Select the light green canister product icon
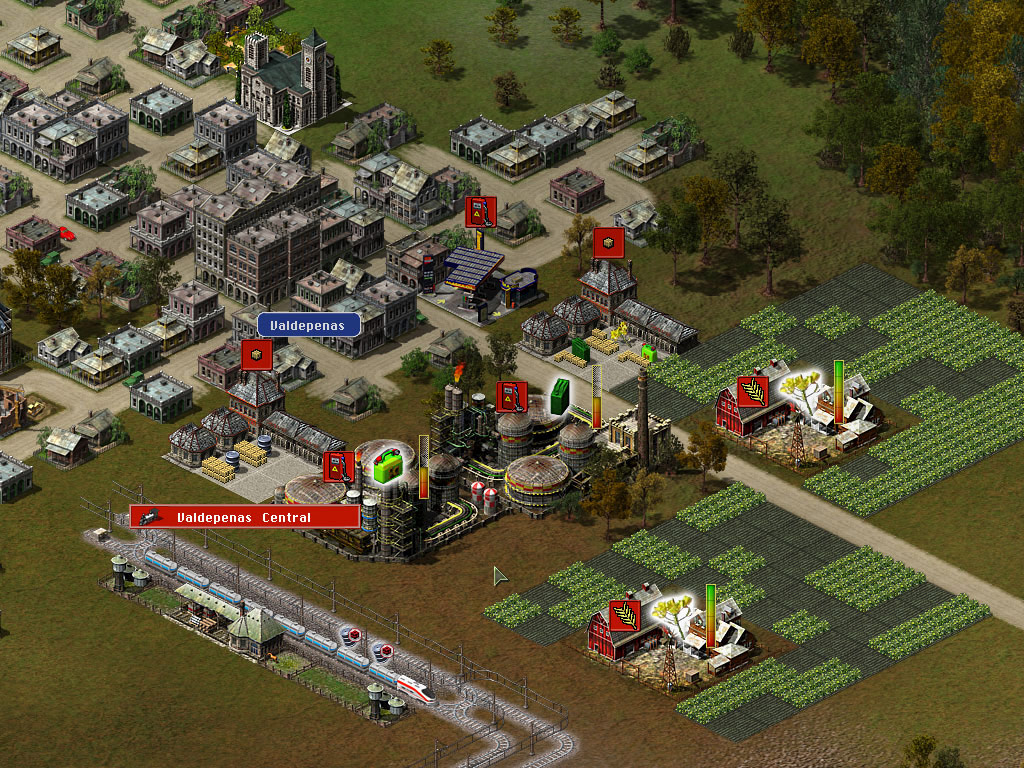The width and height of the screenshot is (1024, 768). (386, 467)
